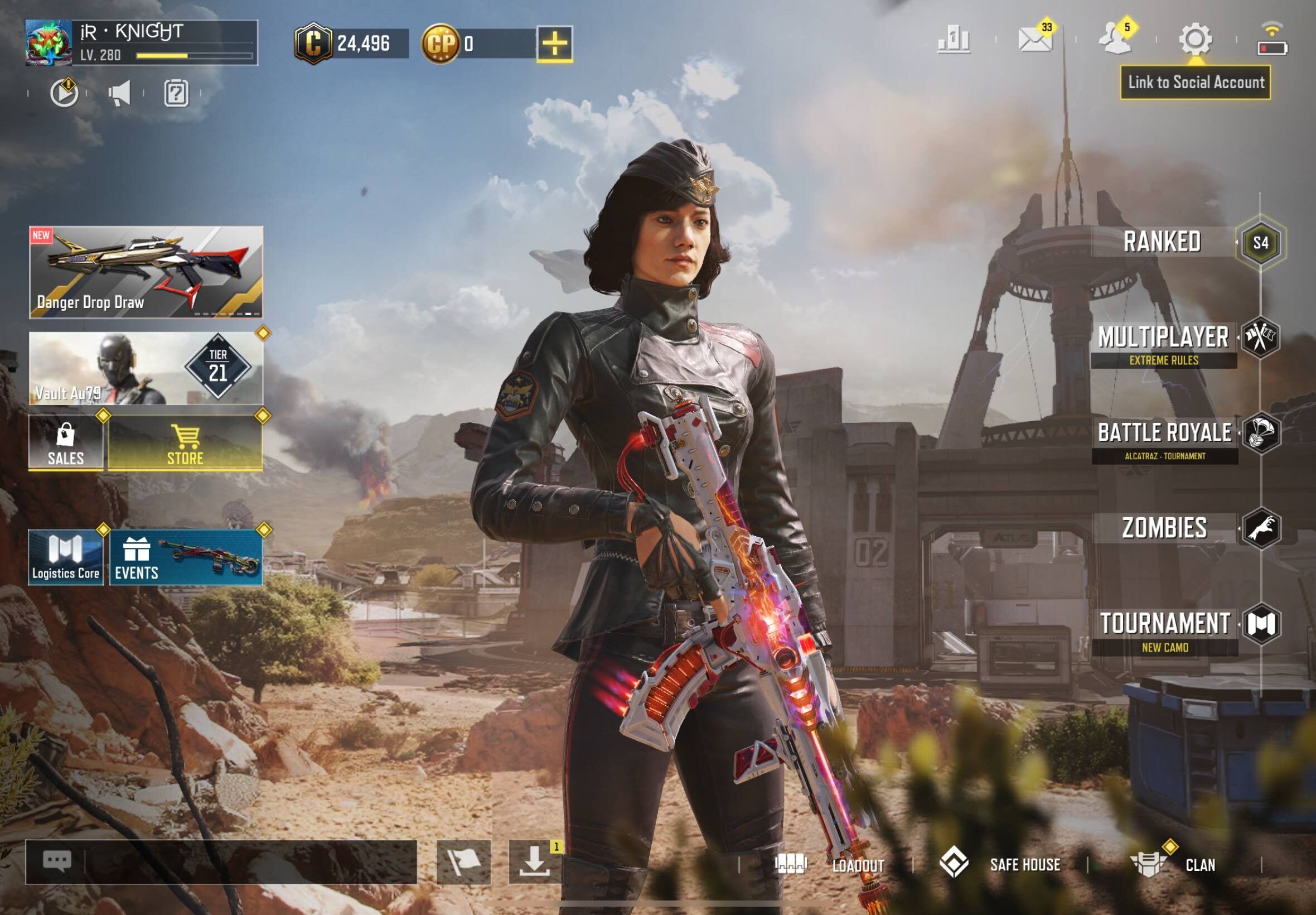View the Vault Au79 battle pass banner

pos(146,368)
